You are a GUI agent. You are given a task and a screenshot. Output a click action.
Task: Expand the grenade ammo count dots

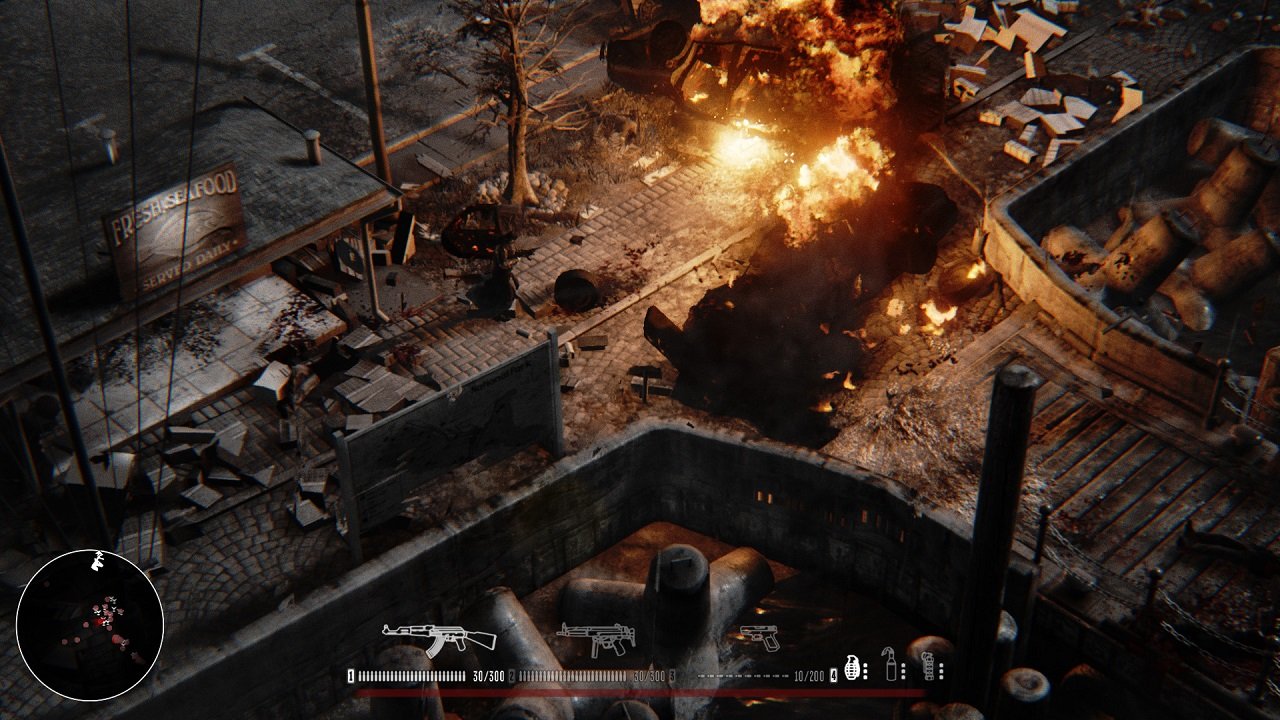[x=865, y=673]
